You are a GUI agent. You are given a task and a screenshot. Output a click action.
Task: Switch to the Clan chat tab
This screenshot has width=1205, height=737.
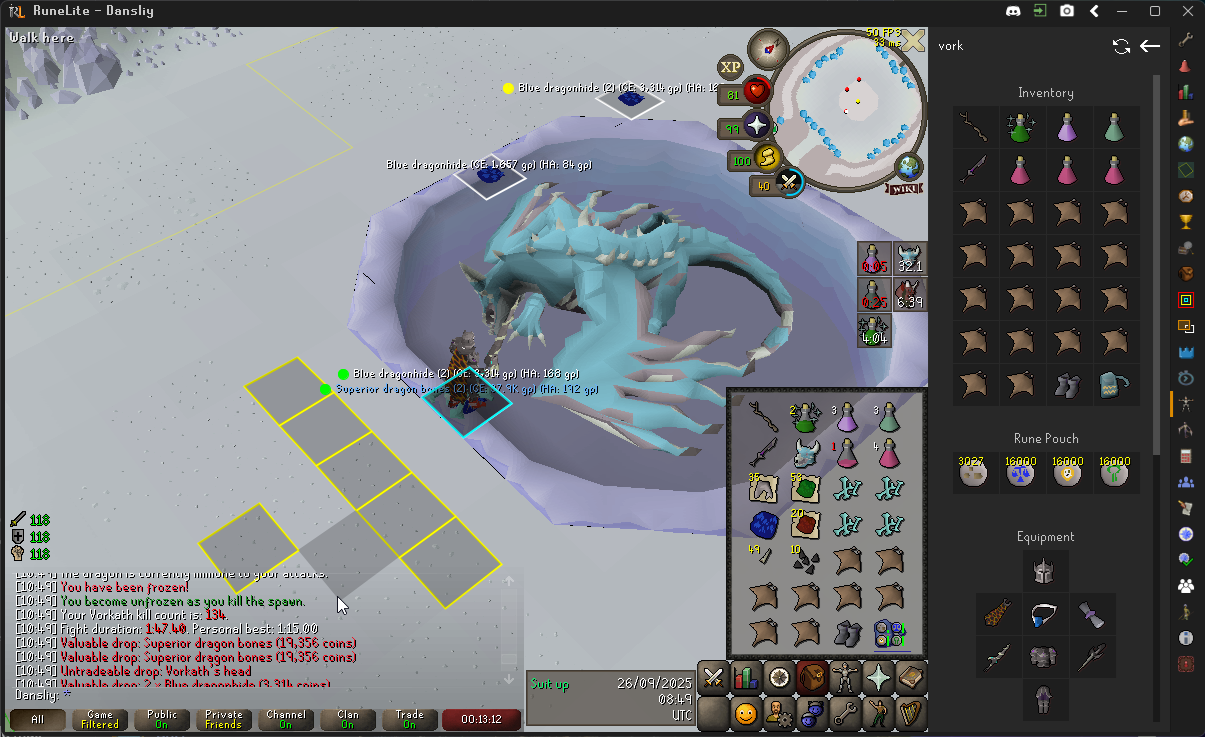coord(348,719)
